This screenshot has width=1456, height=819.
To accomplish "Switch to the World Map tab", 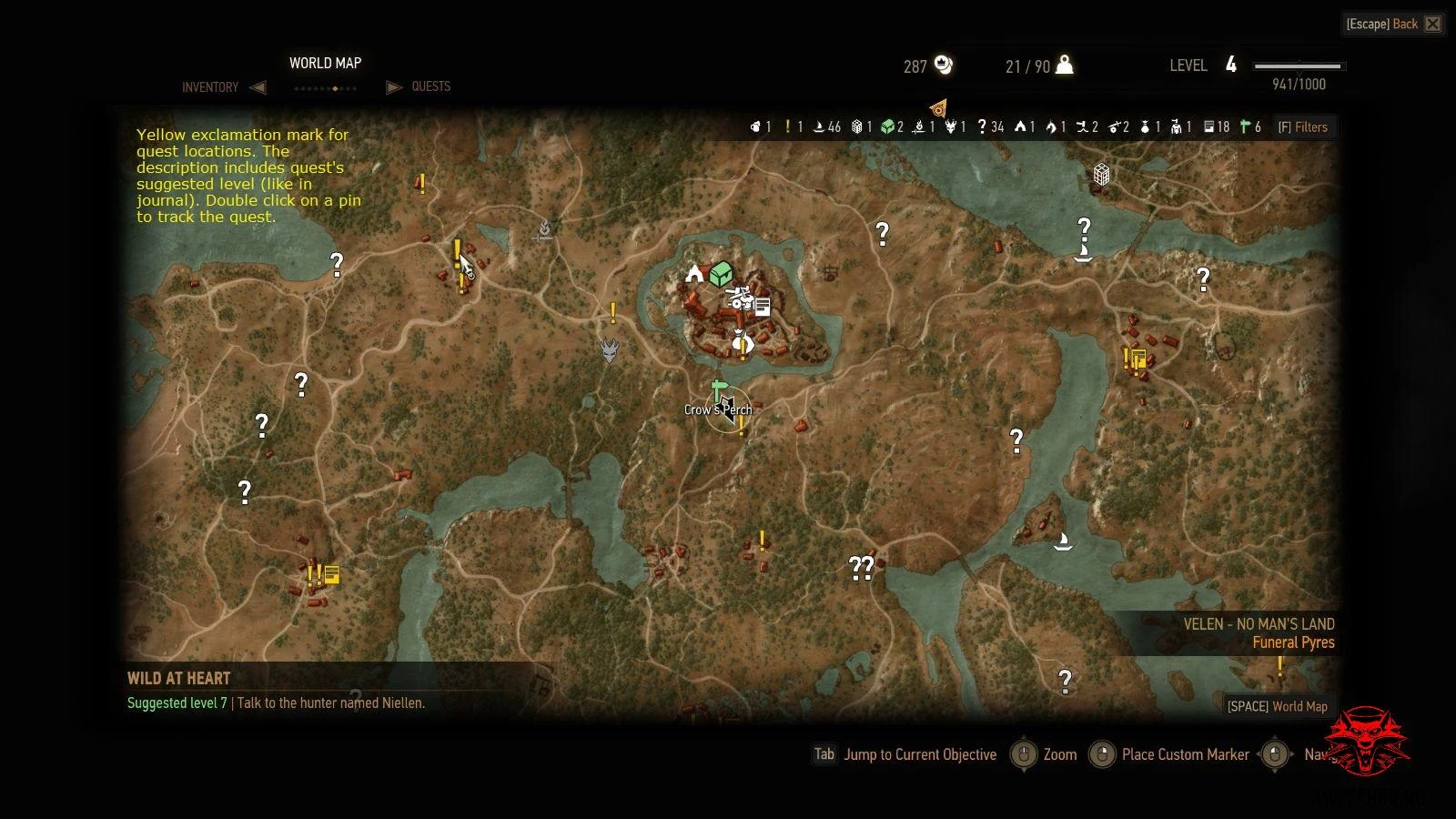I will click(x=325, y=63).
